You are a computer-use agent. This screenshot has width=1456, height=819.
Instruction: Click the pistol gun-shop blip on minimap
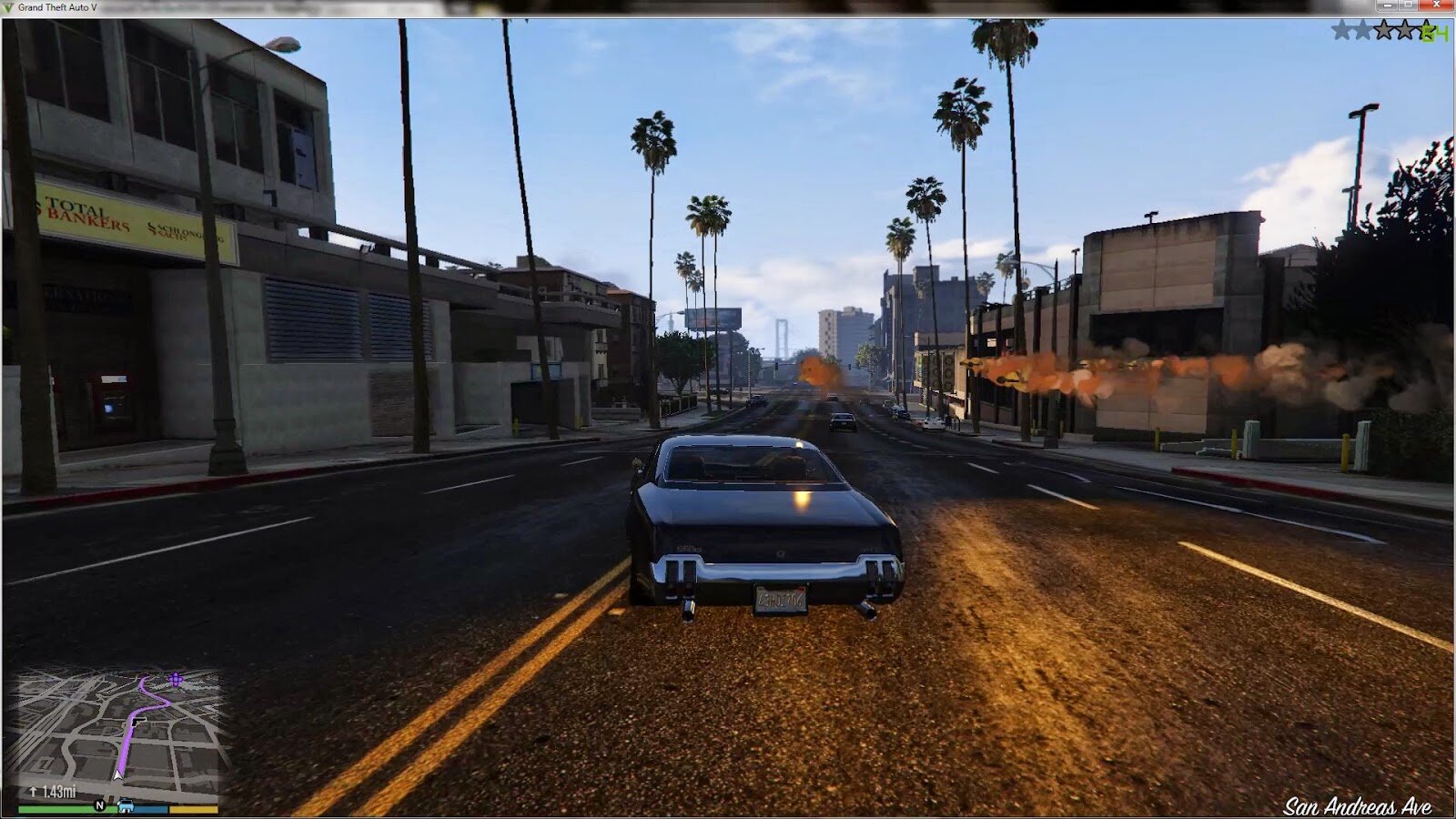coord(136,722)
